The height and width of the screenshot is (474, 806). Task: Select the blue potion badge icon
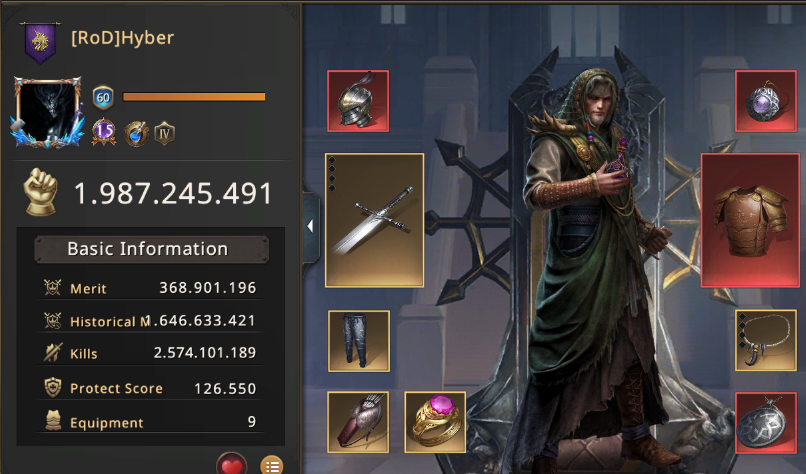(x=136, y=132)
